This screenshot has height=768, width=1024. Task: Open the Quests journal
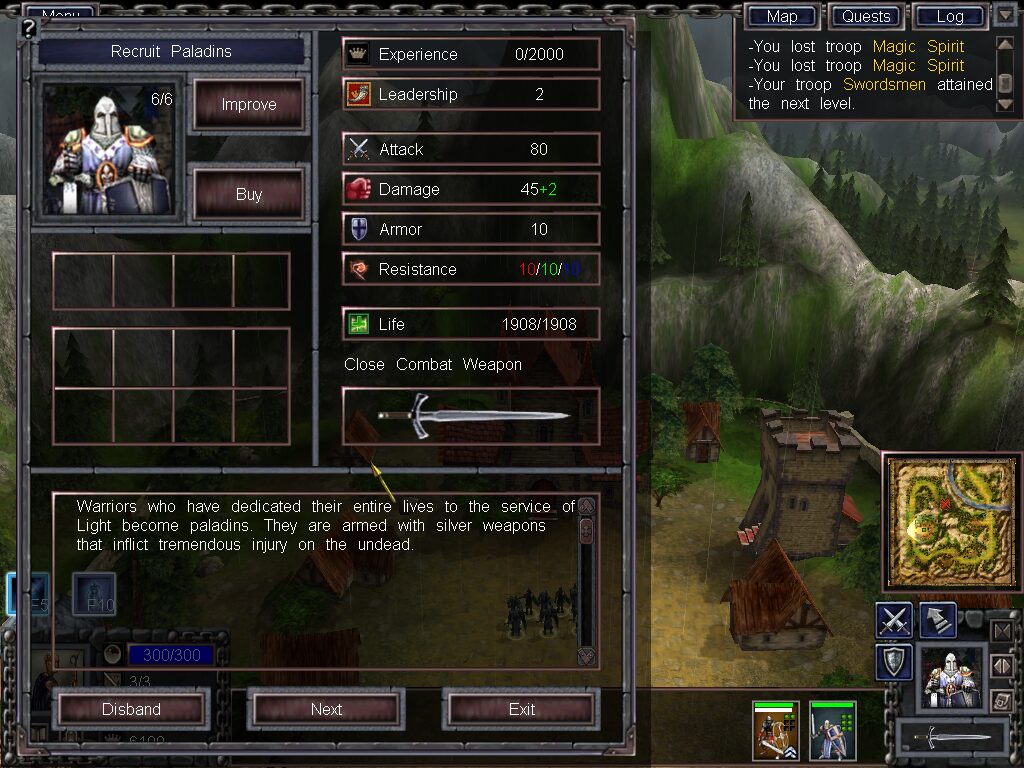click(x=866, y=16)
